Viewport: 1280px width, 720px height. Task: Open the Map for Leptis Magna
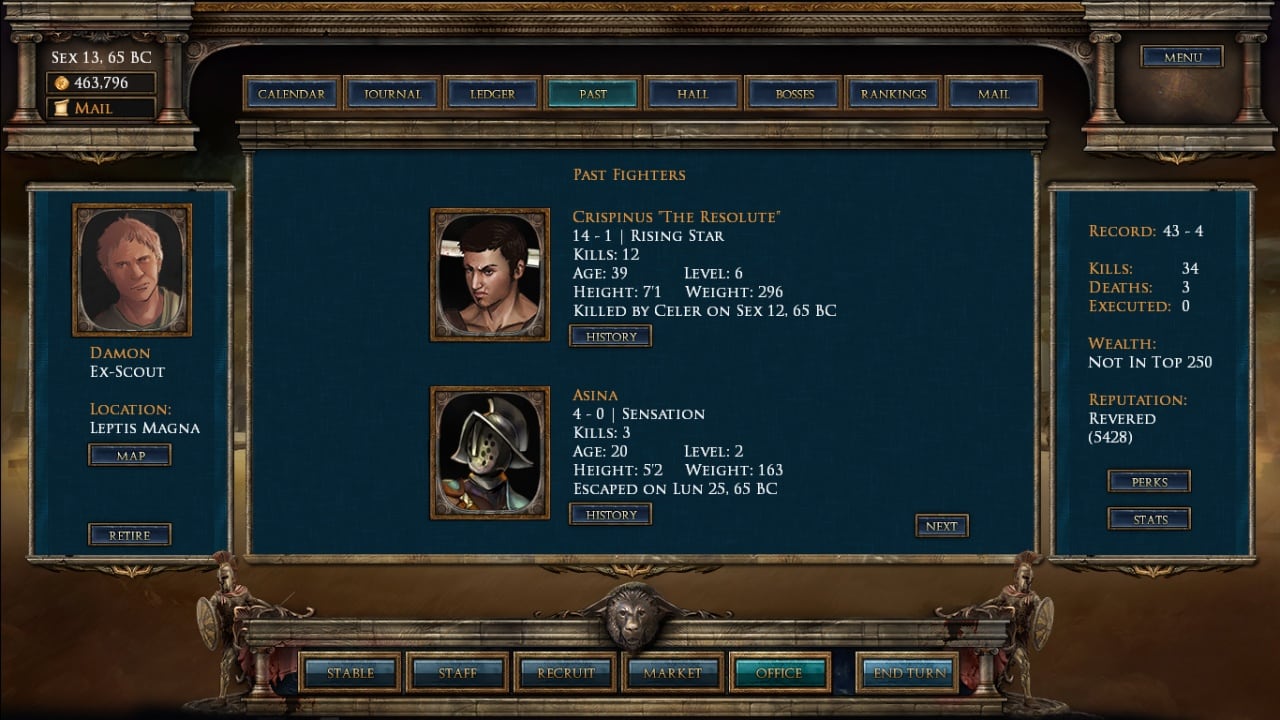[x=130, y=456]
